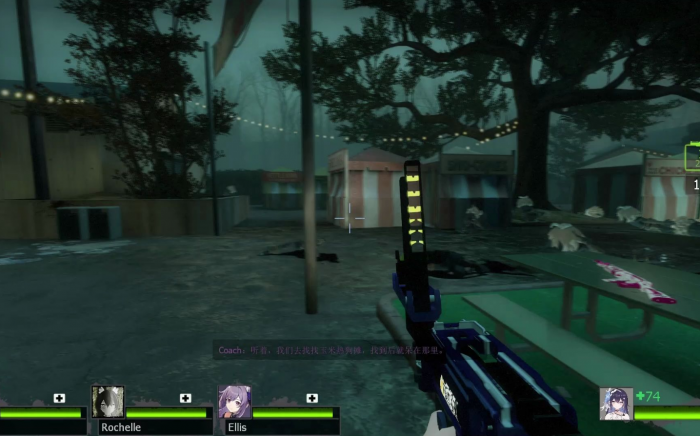
Task: Select the green-outlined primary weapon slot
Action: coord(692,157)
